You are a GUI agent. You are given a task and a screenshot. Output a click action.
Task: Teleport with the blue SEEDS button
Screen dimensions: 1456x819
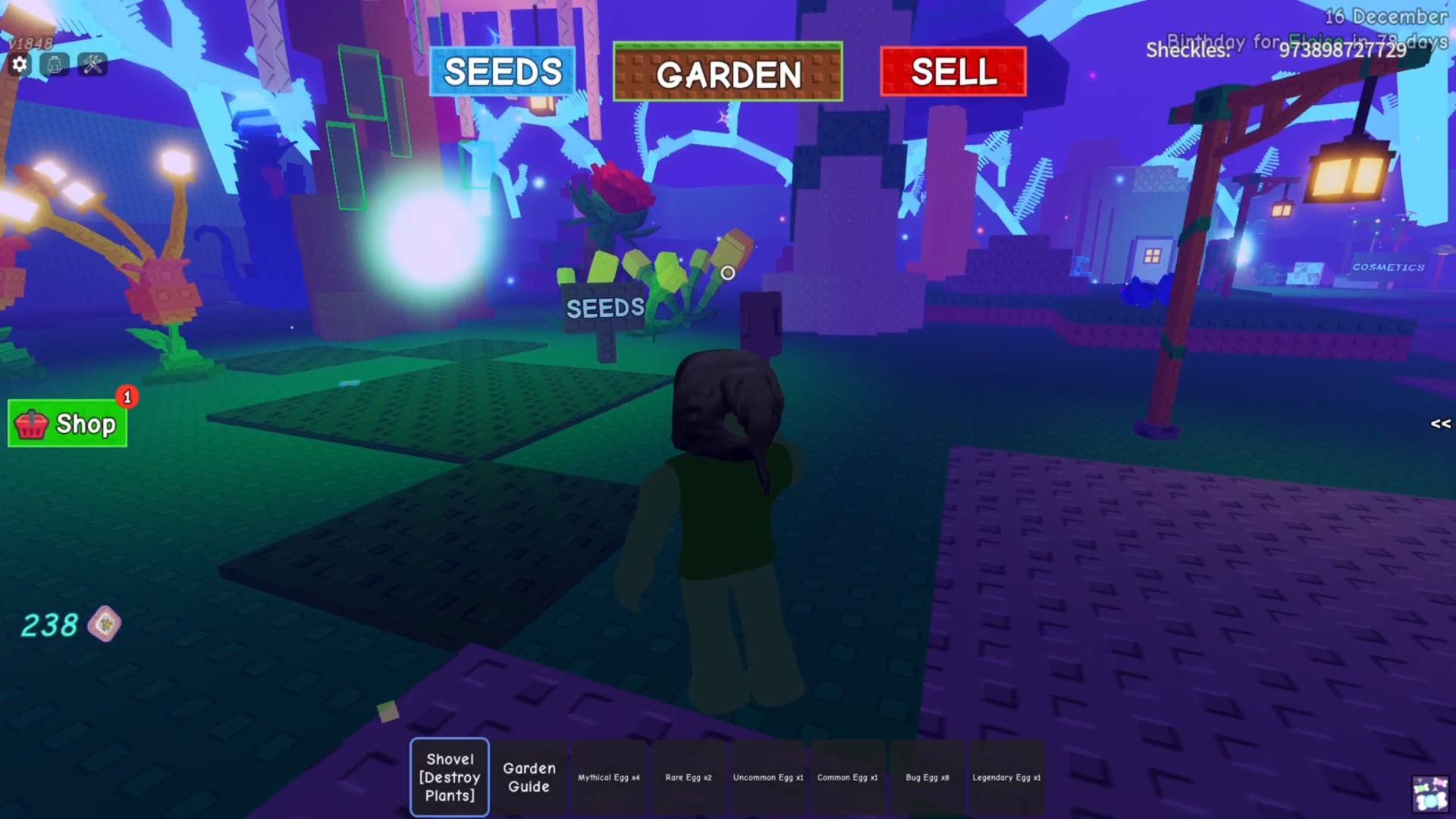point(502,72)
